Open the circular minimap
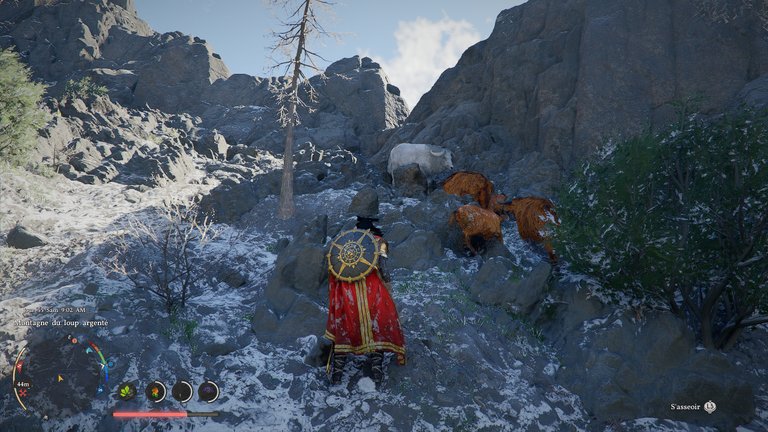Screen dimensions: 768x432 pos(58,377)
